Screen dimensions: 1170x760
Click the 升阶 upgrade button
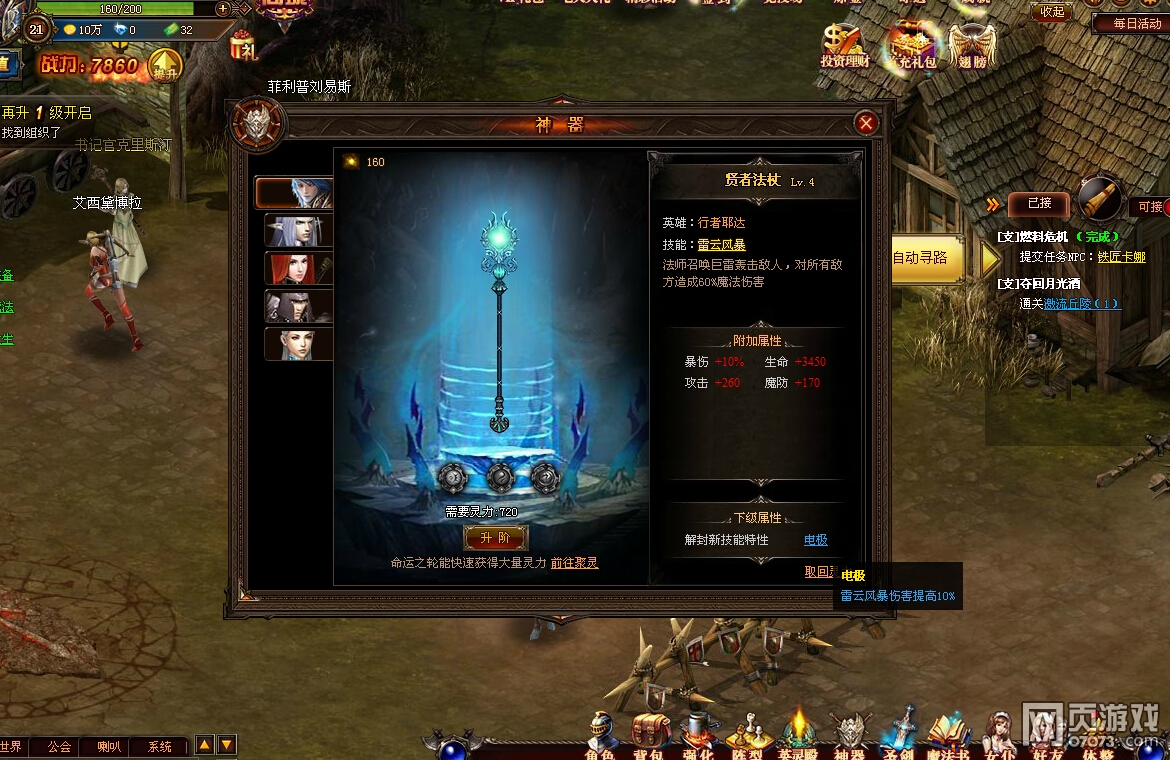(x=495, y=538)
